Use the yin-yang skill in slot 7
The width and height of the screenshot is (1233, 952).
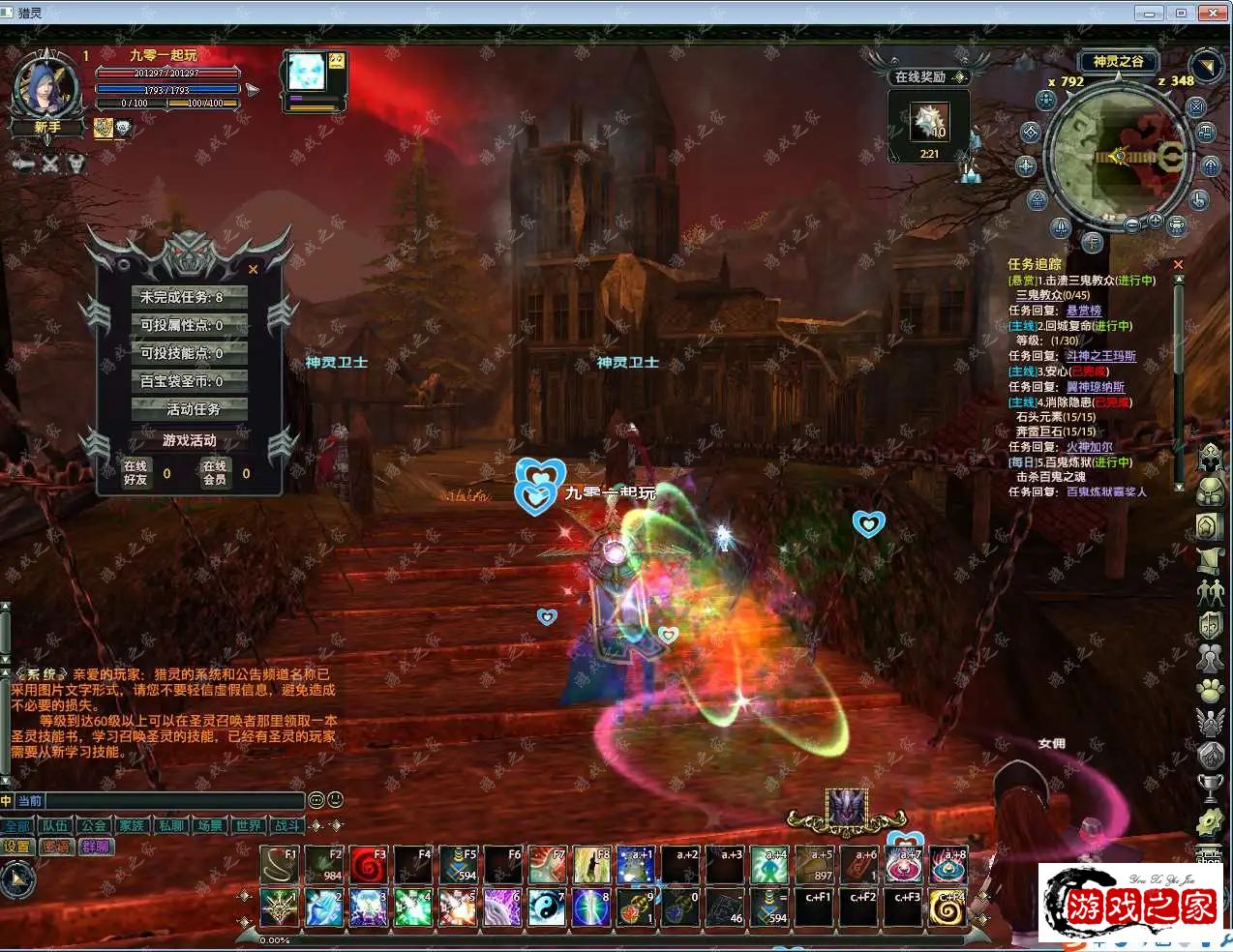pyautogui.click(x=546, y=907)
